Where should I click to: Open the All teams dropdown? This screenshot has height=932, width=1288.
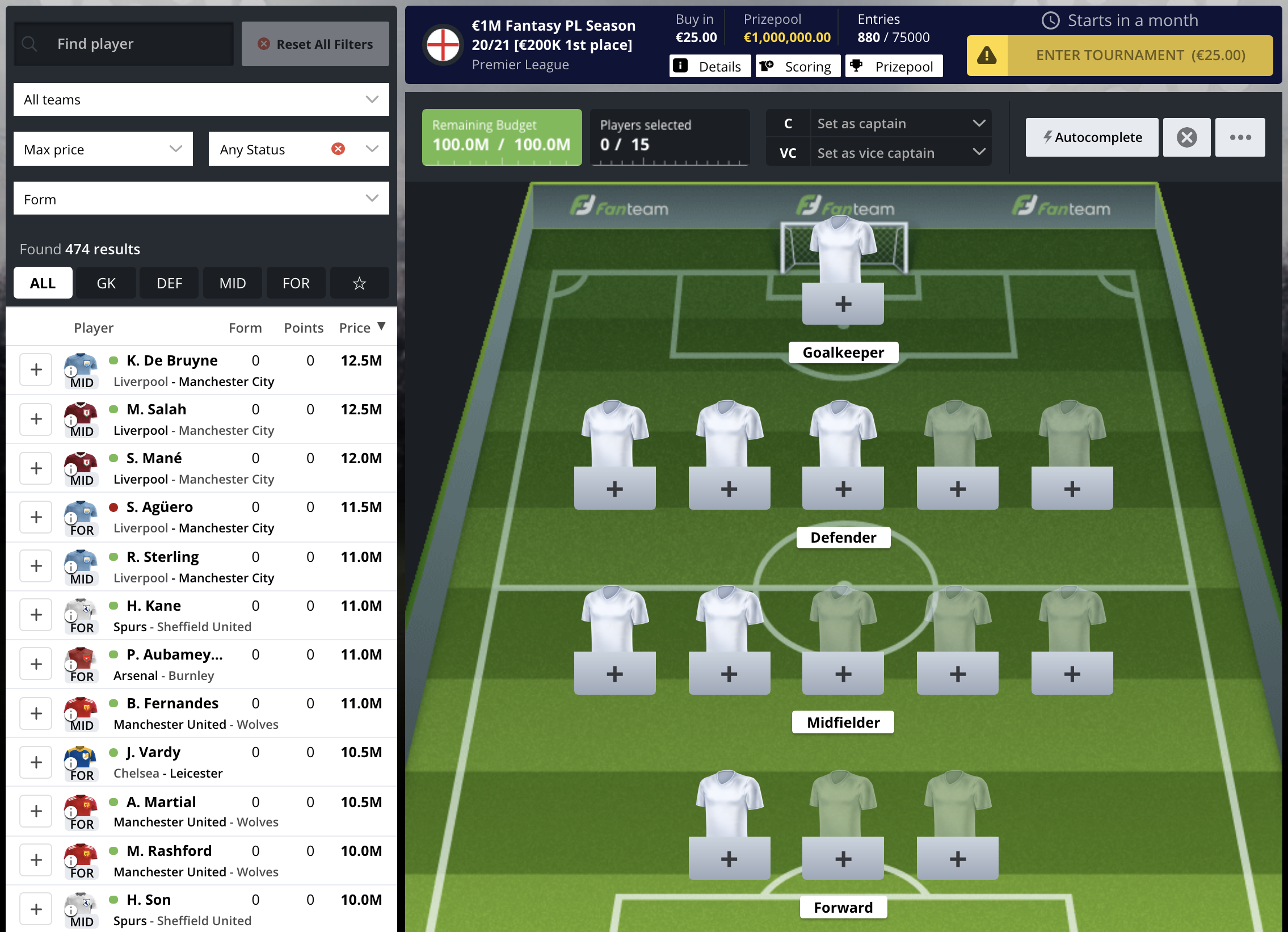point(201,99)
